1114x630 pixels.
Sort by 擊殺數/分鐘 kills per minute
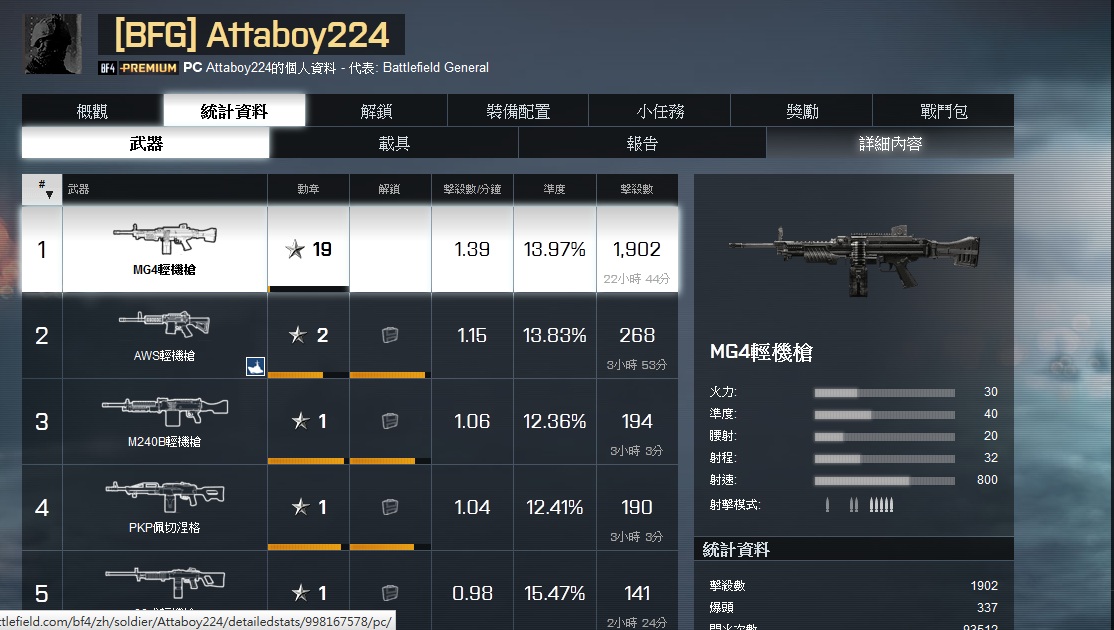(x=472, y=189)
